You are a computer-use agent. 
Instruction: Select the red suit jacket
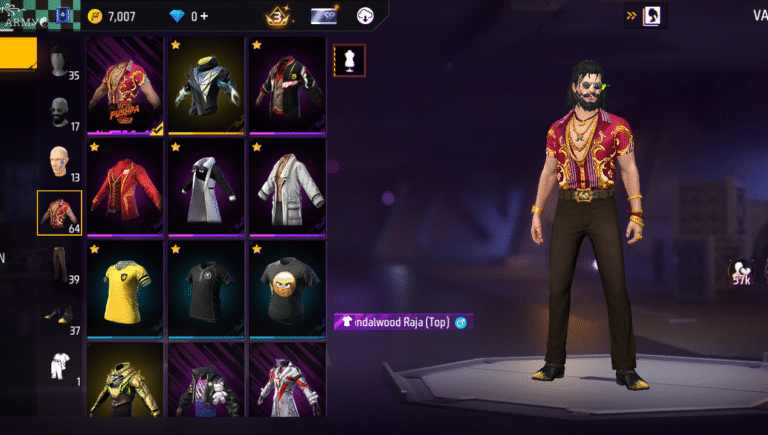[126, 187]
